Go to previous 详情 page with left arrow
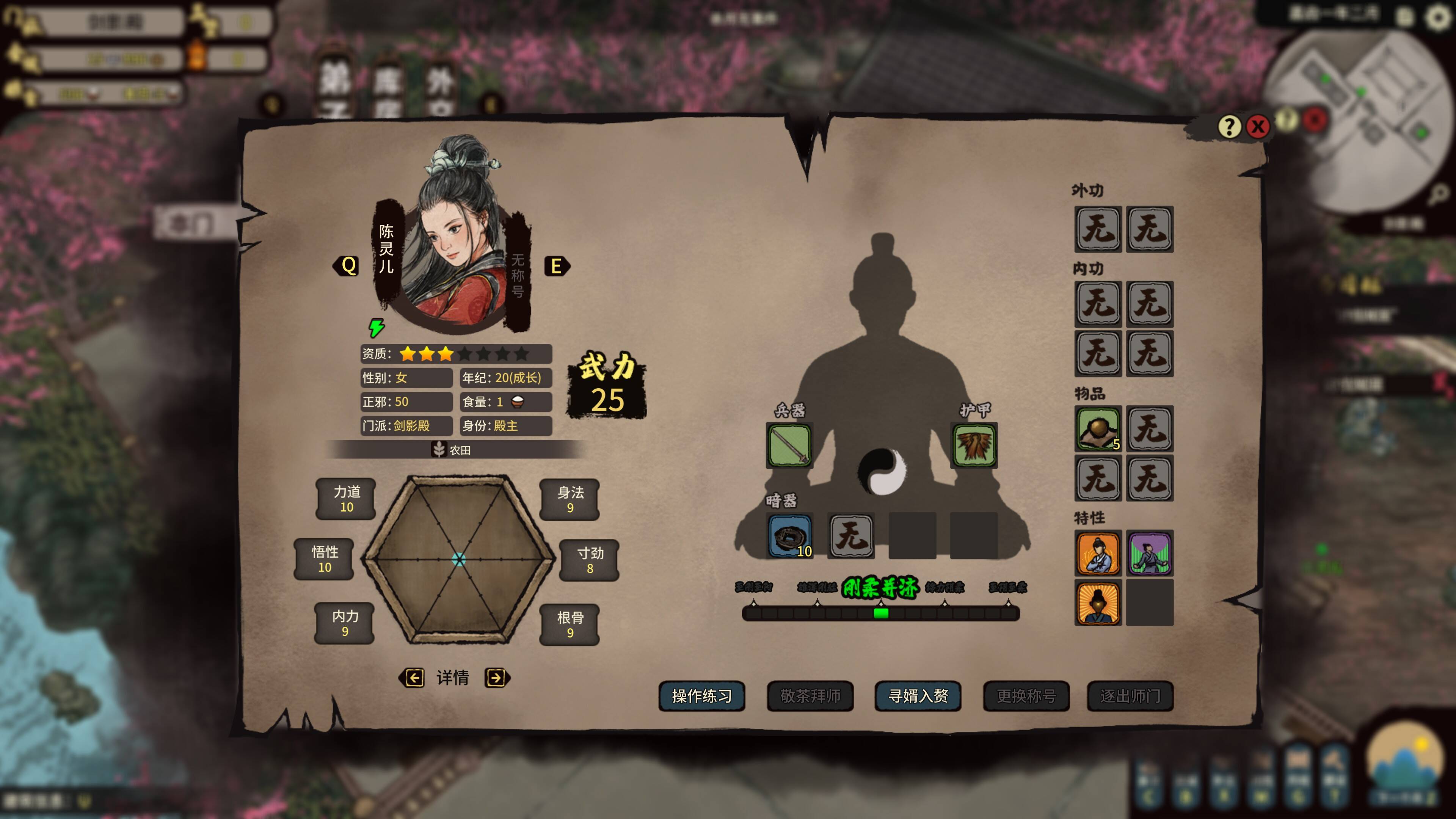The image size is (1456, 819). tap(414, 678)
